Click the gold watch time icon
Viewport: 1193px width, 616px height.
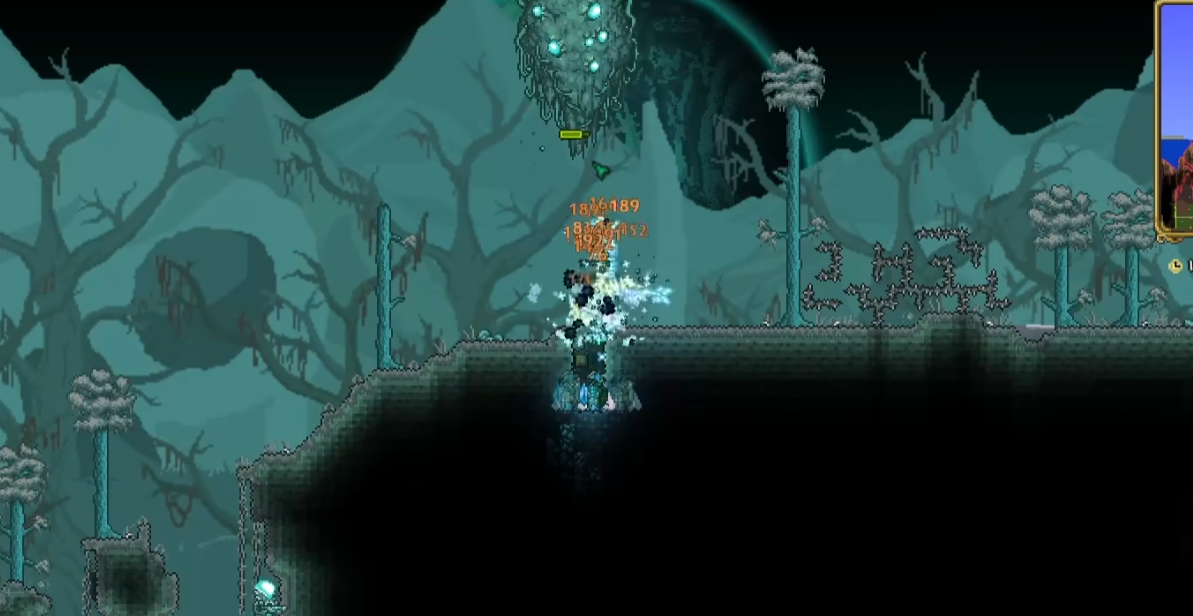(x=1176, y=266)
